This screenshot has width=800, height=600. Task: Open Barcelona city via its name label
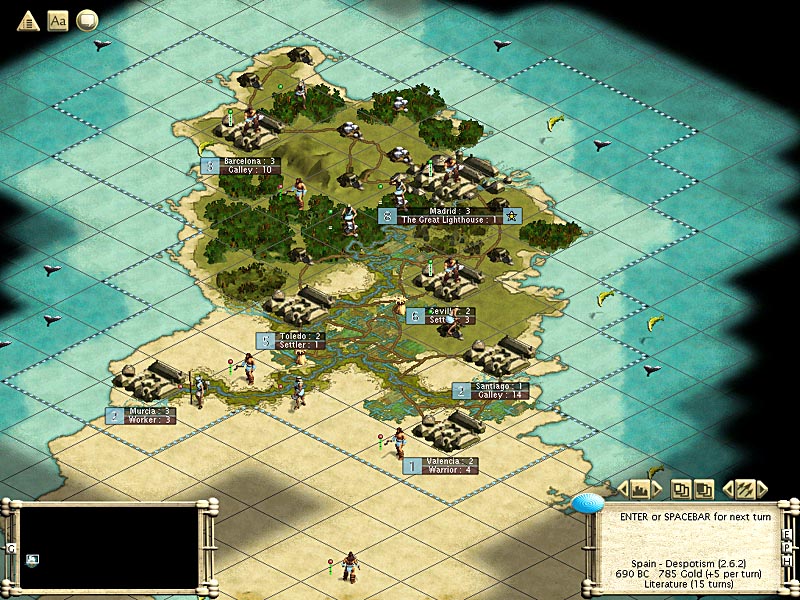click(249, 160)
